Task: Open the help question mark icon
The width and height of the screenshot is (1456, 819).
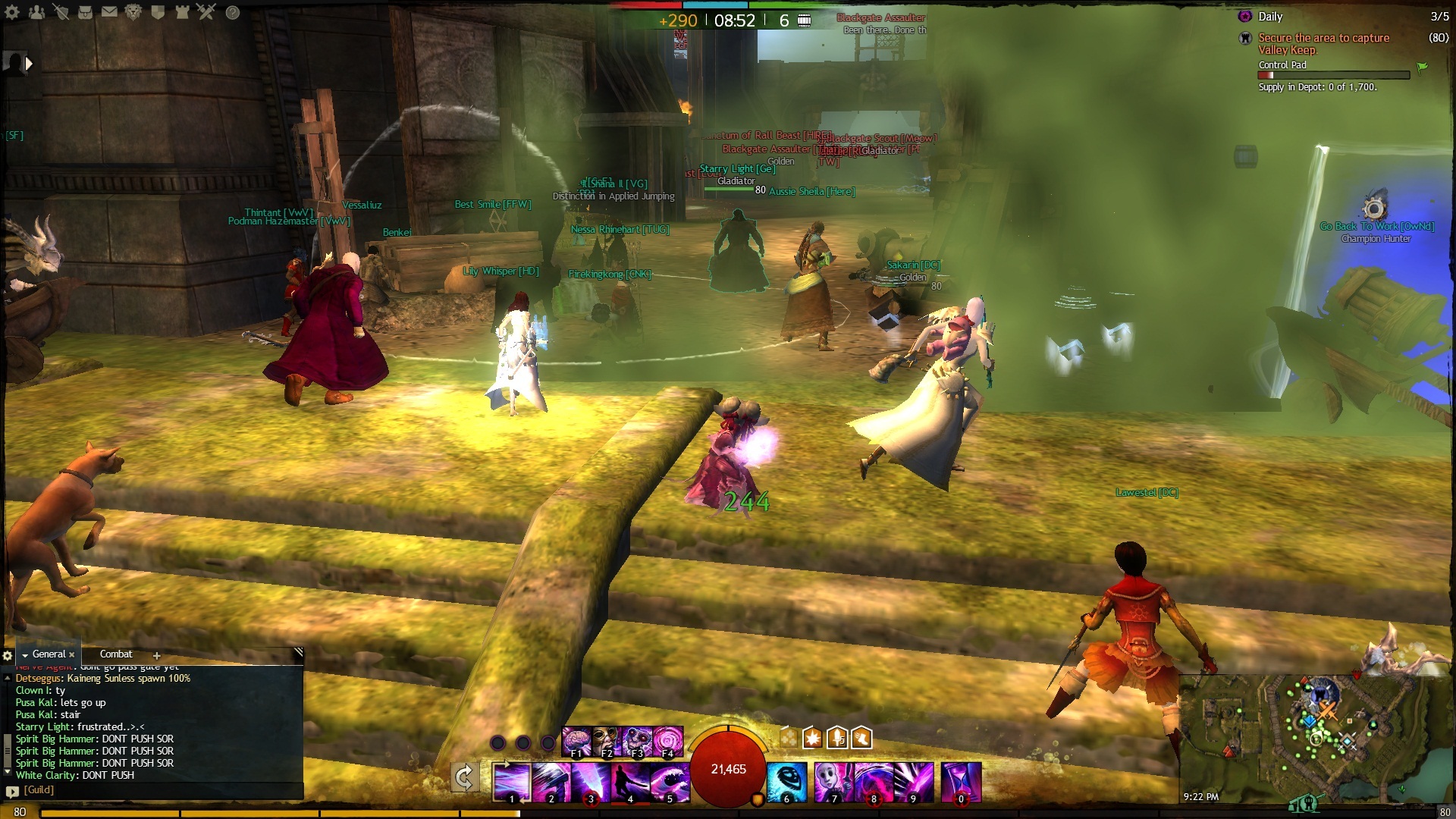Action: click(x=233, y=12)
